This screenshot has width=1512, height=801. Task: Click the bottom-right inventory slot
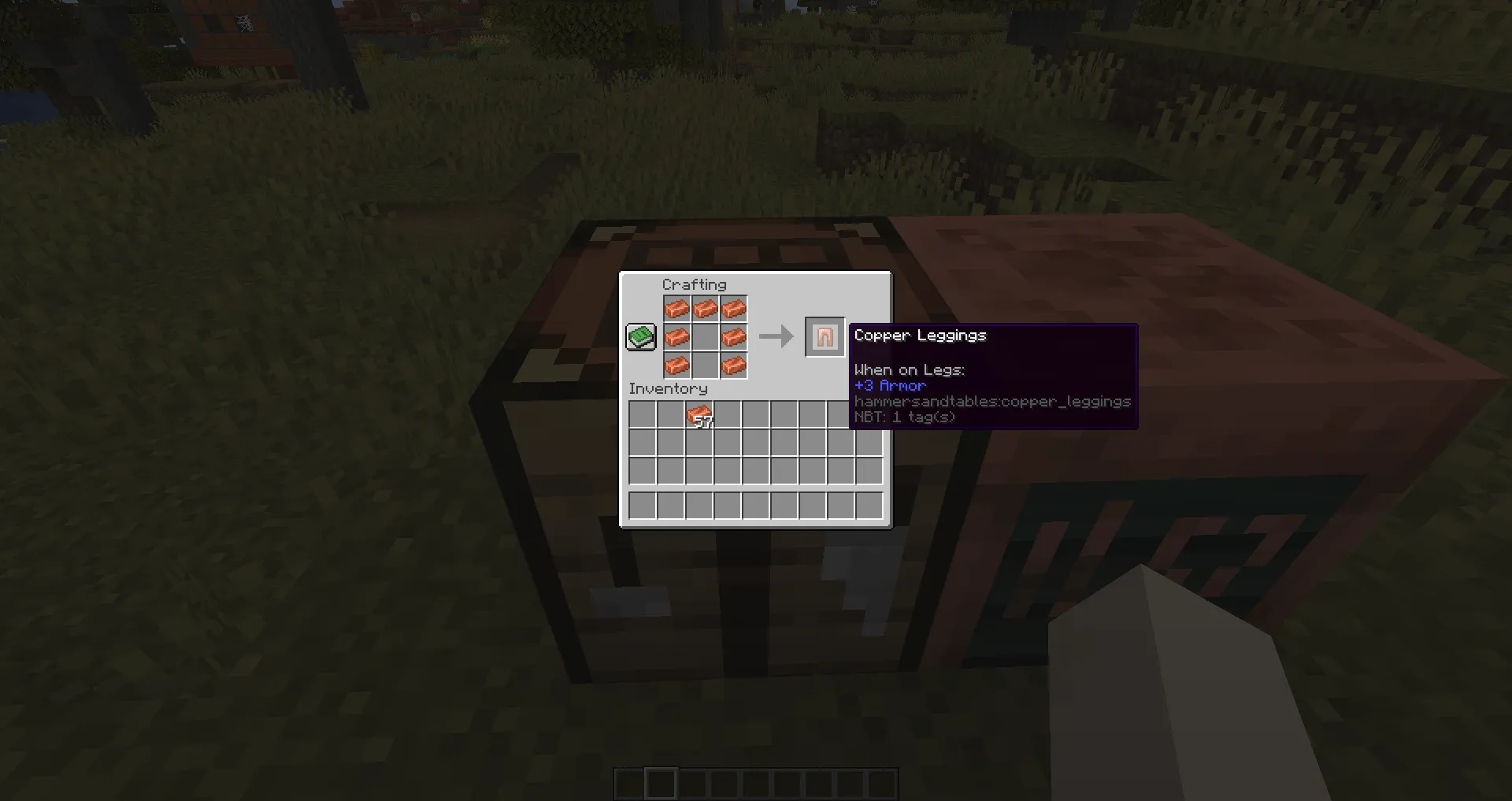coord(870,505)
